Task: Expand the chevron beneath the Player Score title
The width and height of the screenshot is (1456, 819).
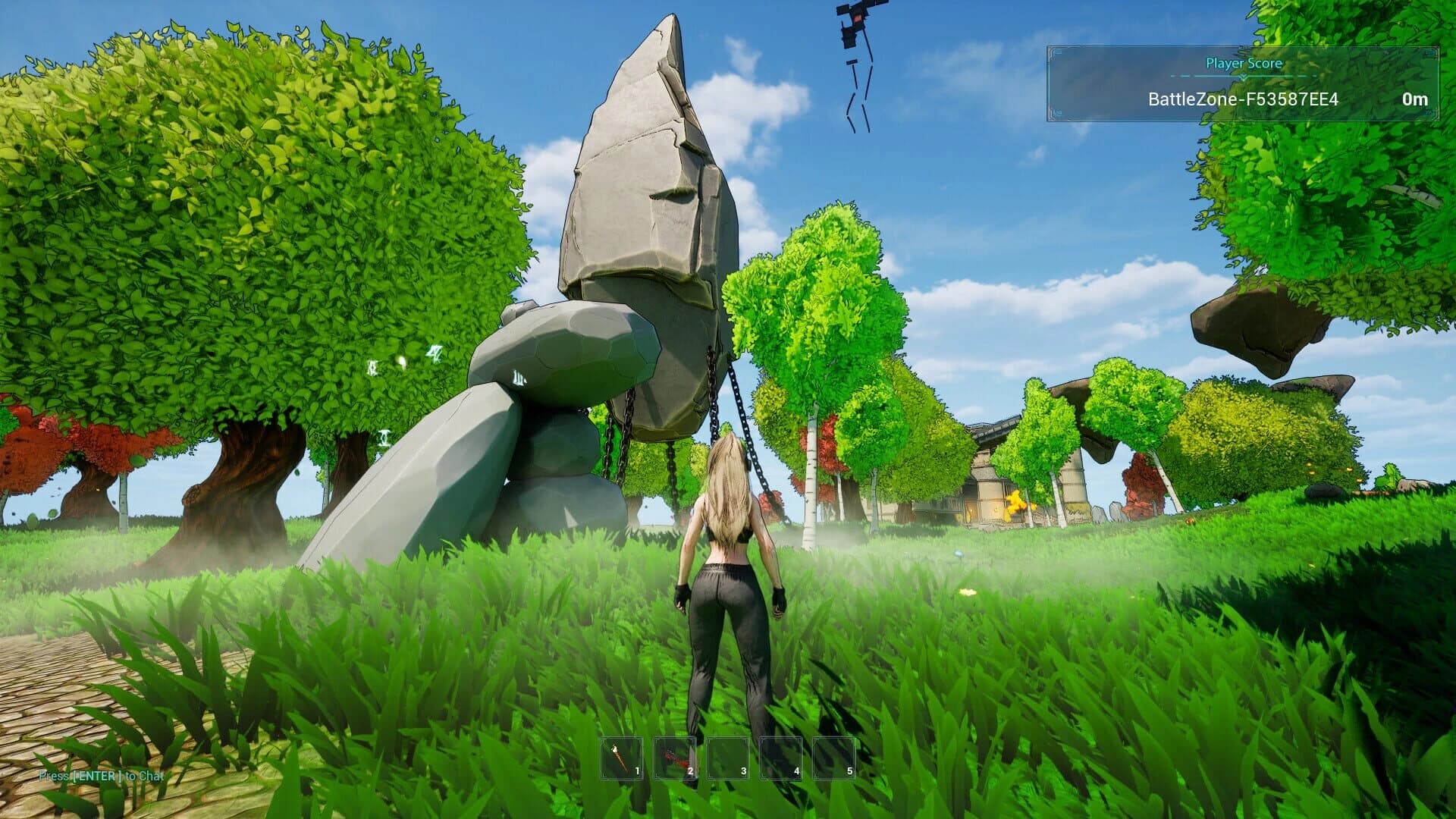Action: (1244, 76)
